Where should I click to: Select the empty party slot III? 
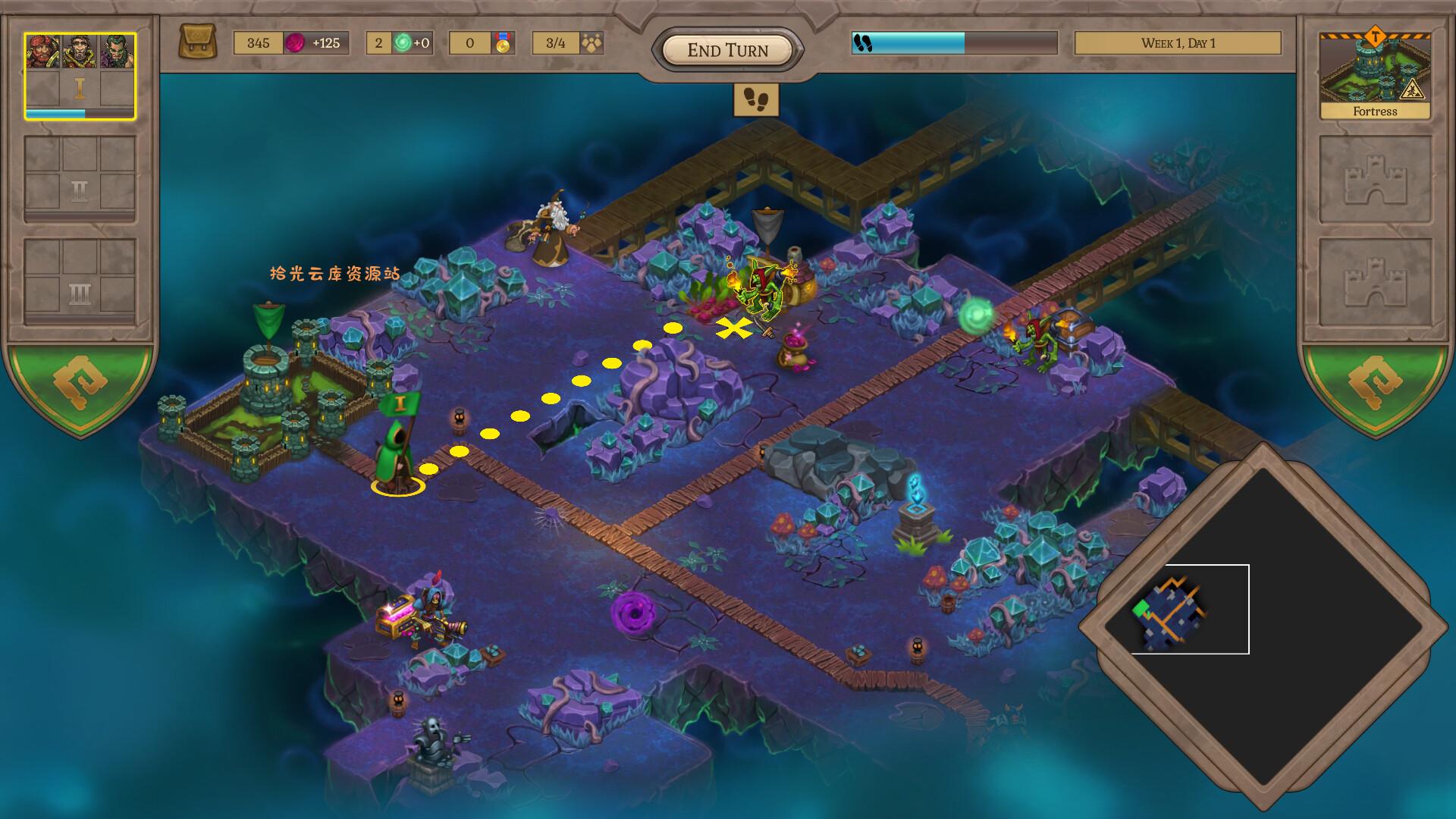click(80, 281)
